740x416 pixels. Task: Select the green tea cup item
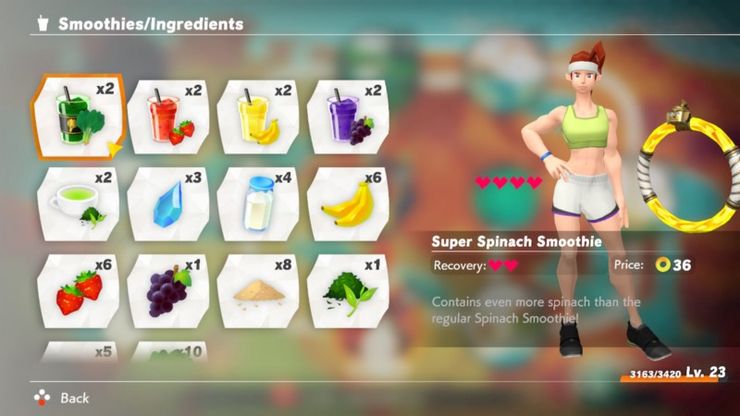77,203
